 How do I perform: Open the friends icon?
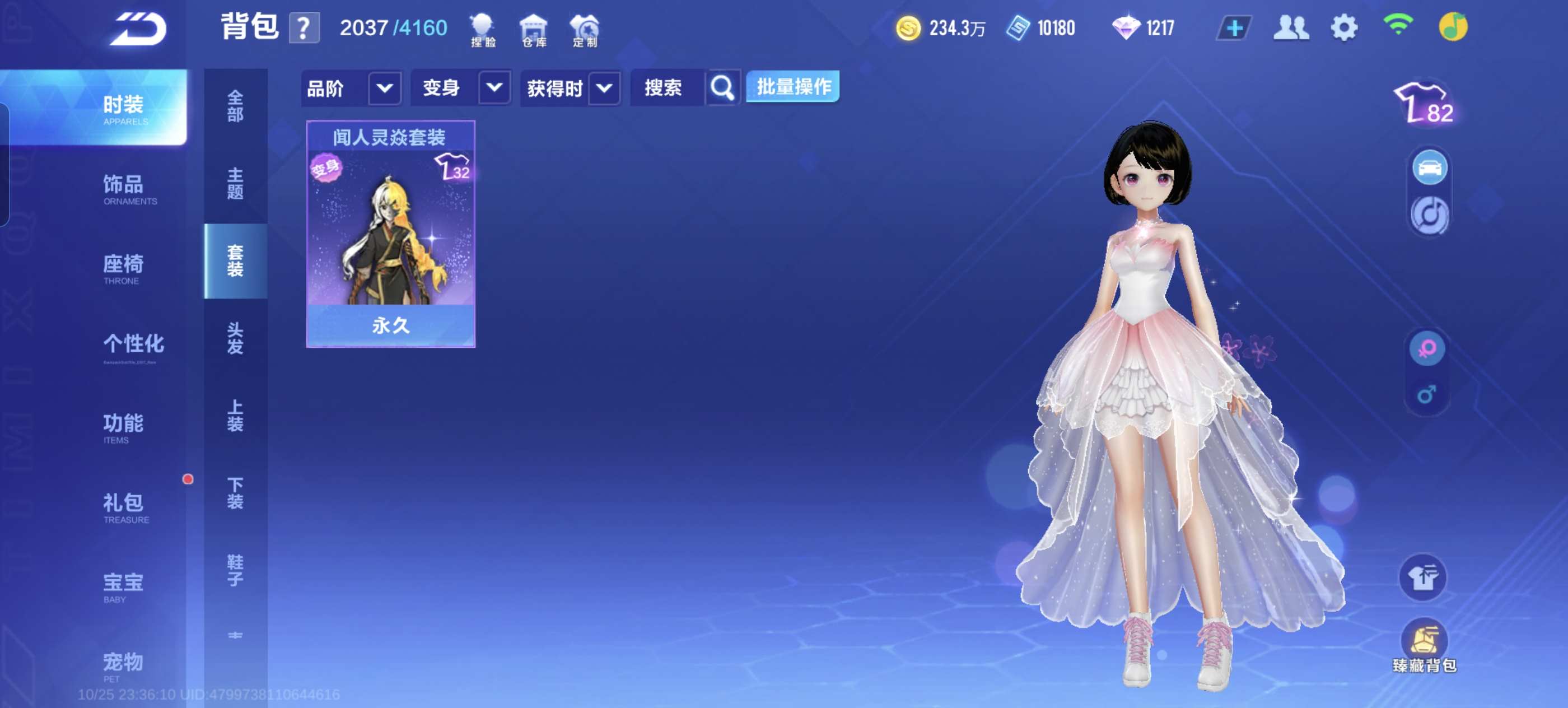point(1290,29)
